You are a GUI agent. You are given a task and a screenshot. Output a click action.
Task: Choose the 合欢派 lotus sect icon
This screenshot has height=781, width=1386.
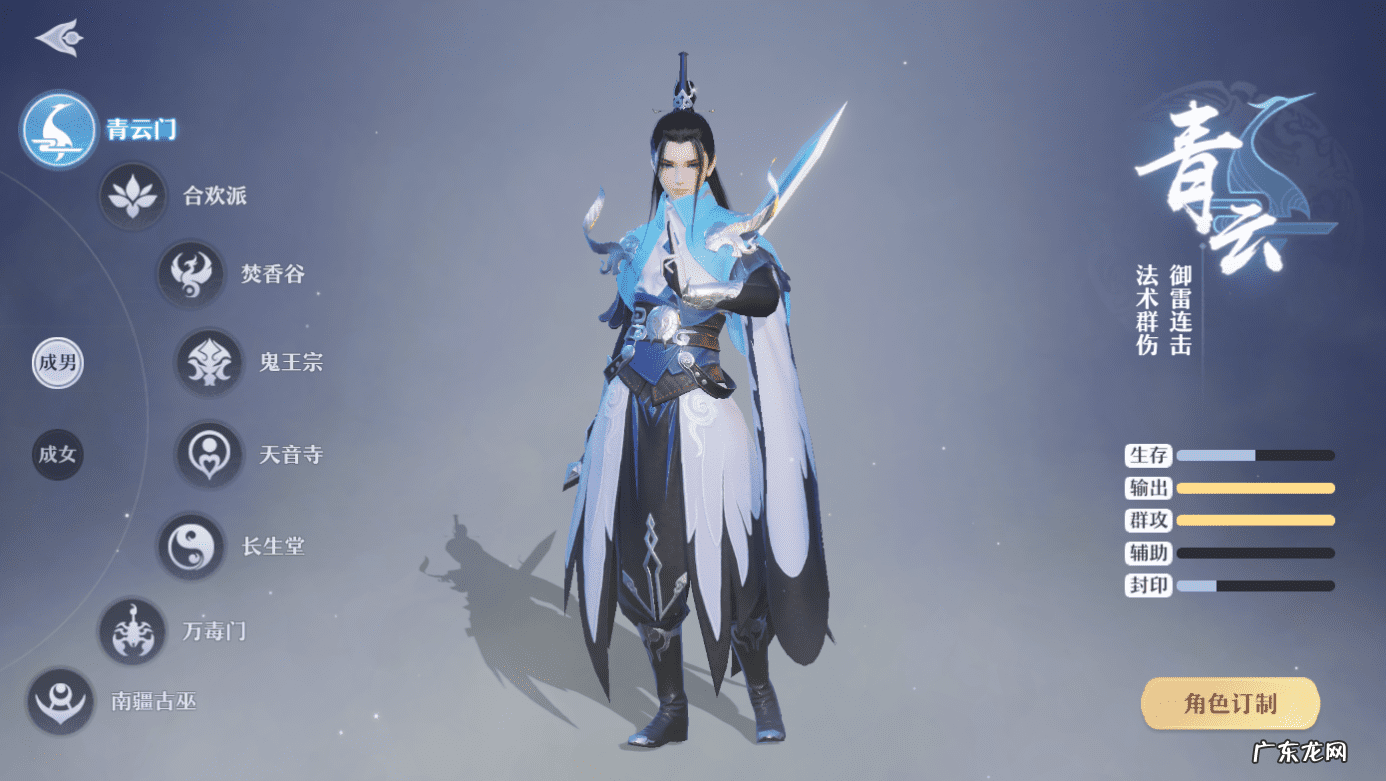click(x=131, y=196)
